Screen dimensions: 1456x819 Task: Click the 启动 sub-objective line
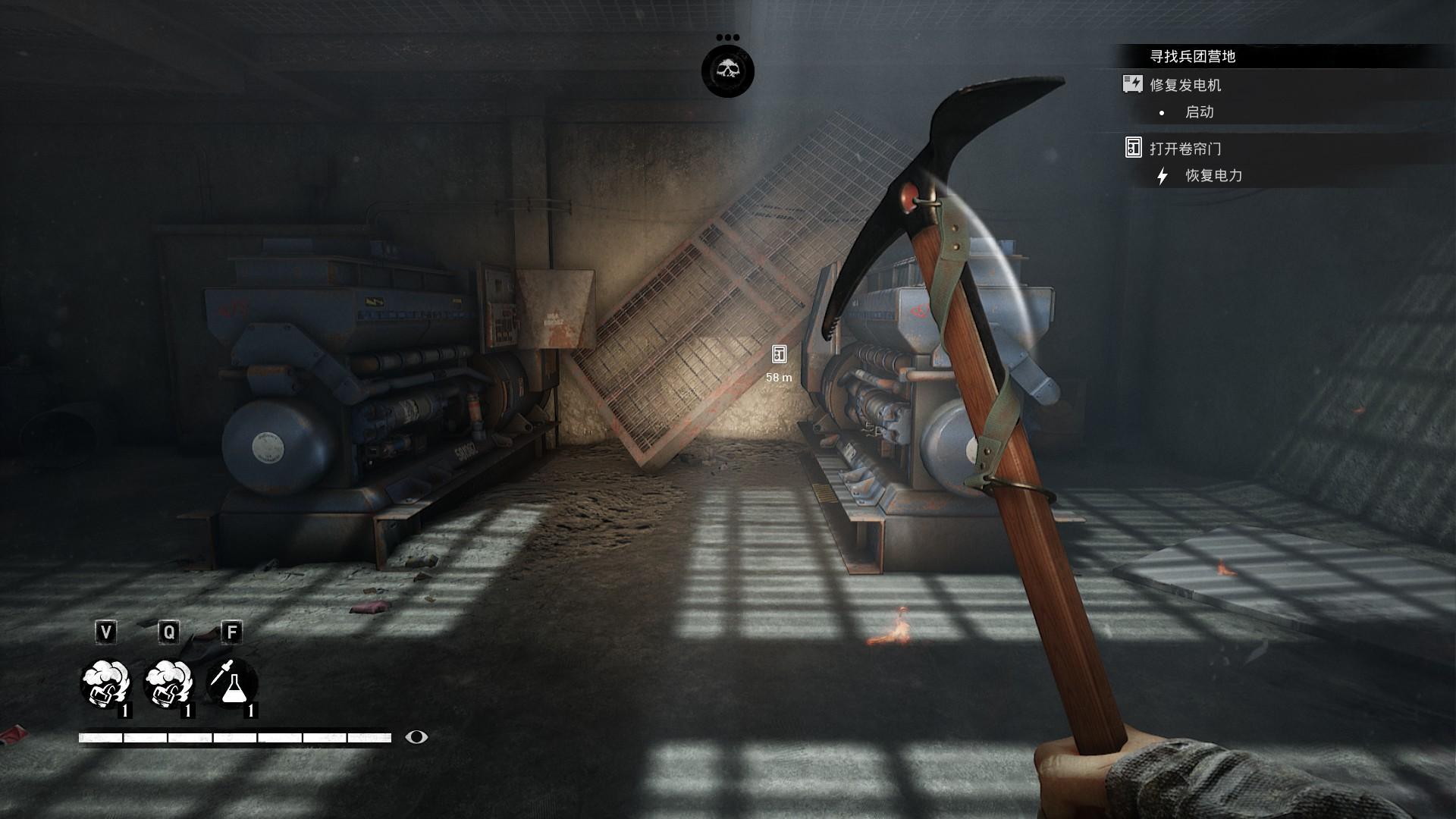pyautogui.click(x=1199, y=112)
